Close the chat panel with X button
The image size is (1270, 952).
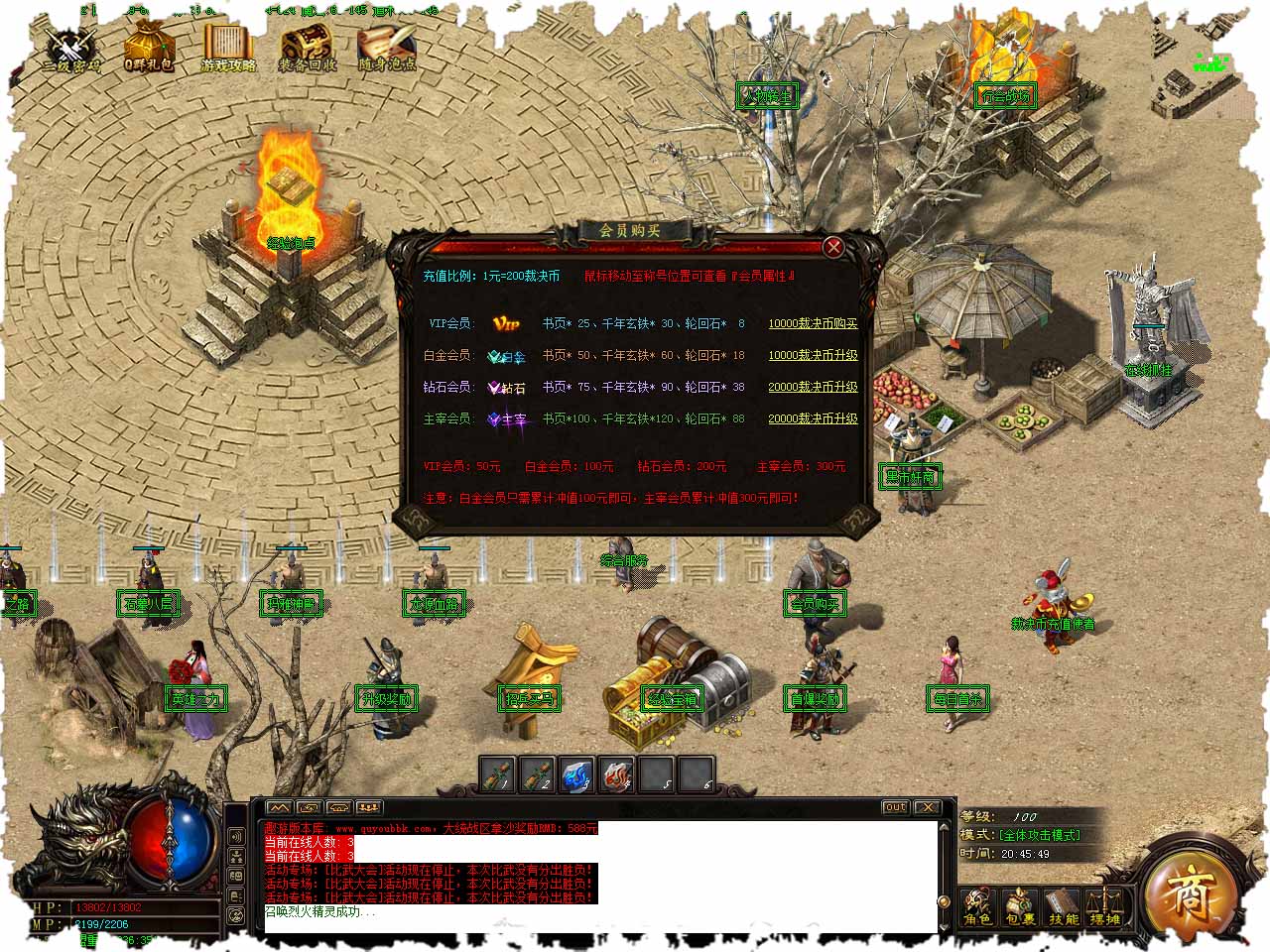click(927, 807)
